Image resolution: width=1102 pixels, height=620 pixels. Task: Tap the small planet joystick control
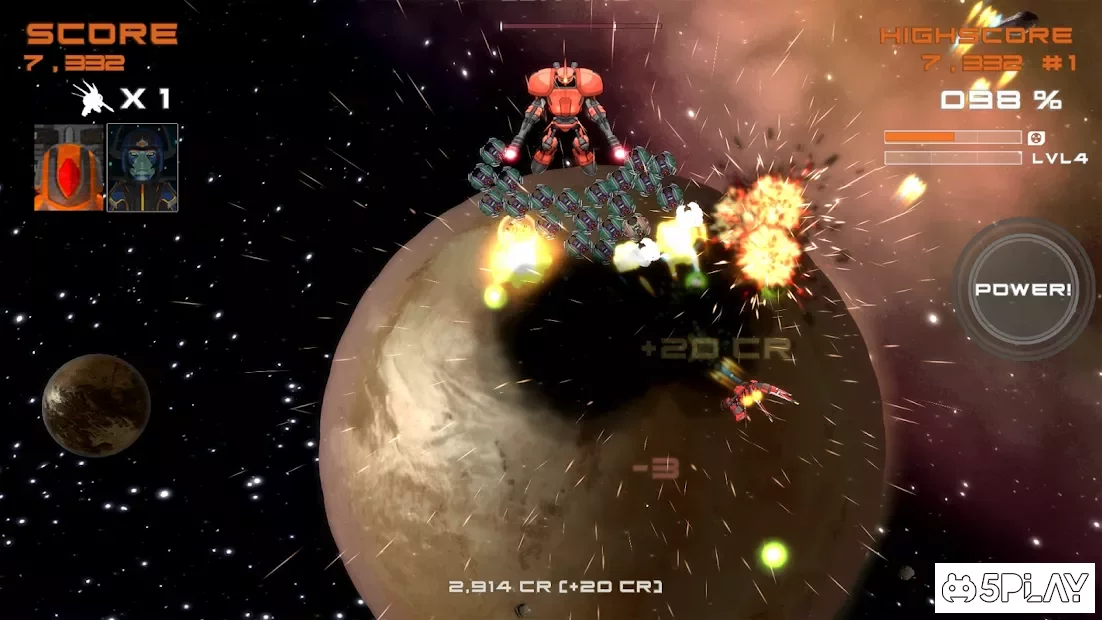(96, 404)
